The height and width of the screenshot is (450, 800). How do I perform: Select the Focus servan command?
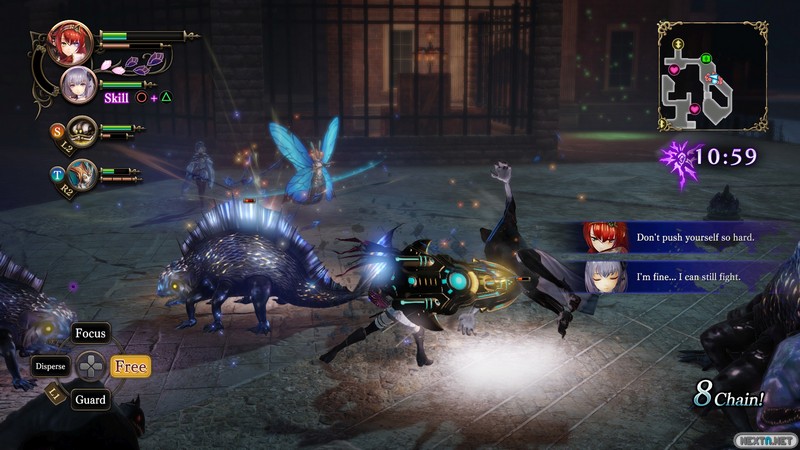(x=90, y=333)
